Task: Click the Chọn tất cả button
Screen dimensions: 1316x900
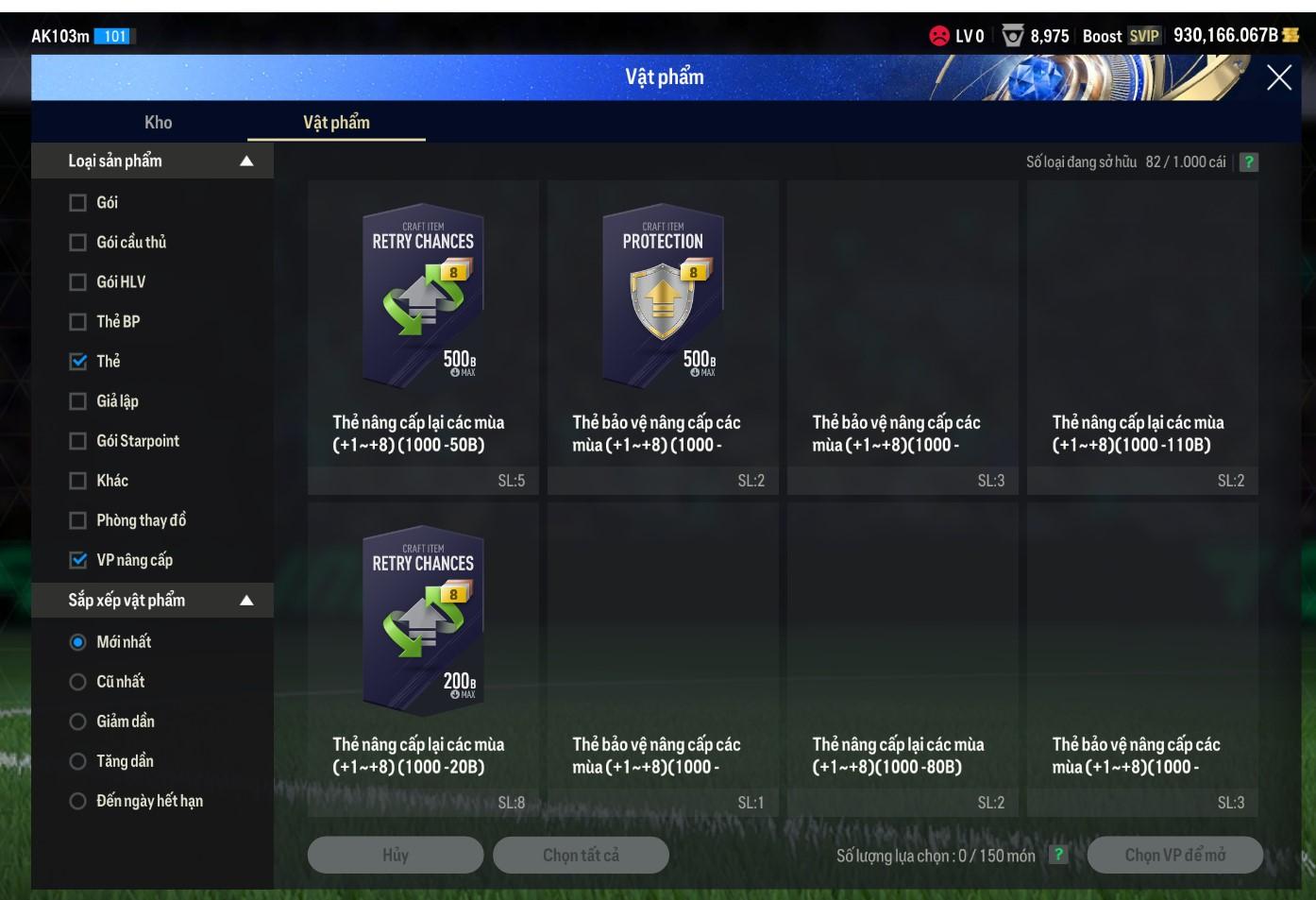Action: click(x=581, y=855)
